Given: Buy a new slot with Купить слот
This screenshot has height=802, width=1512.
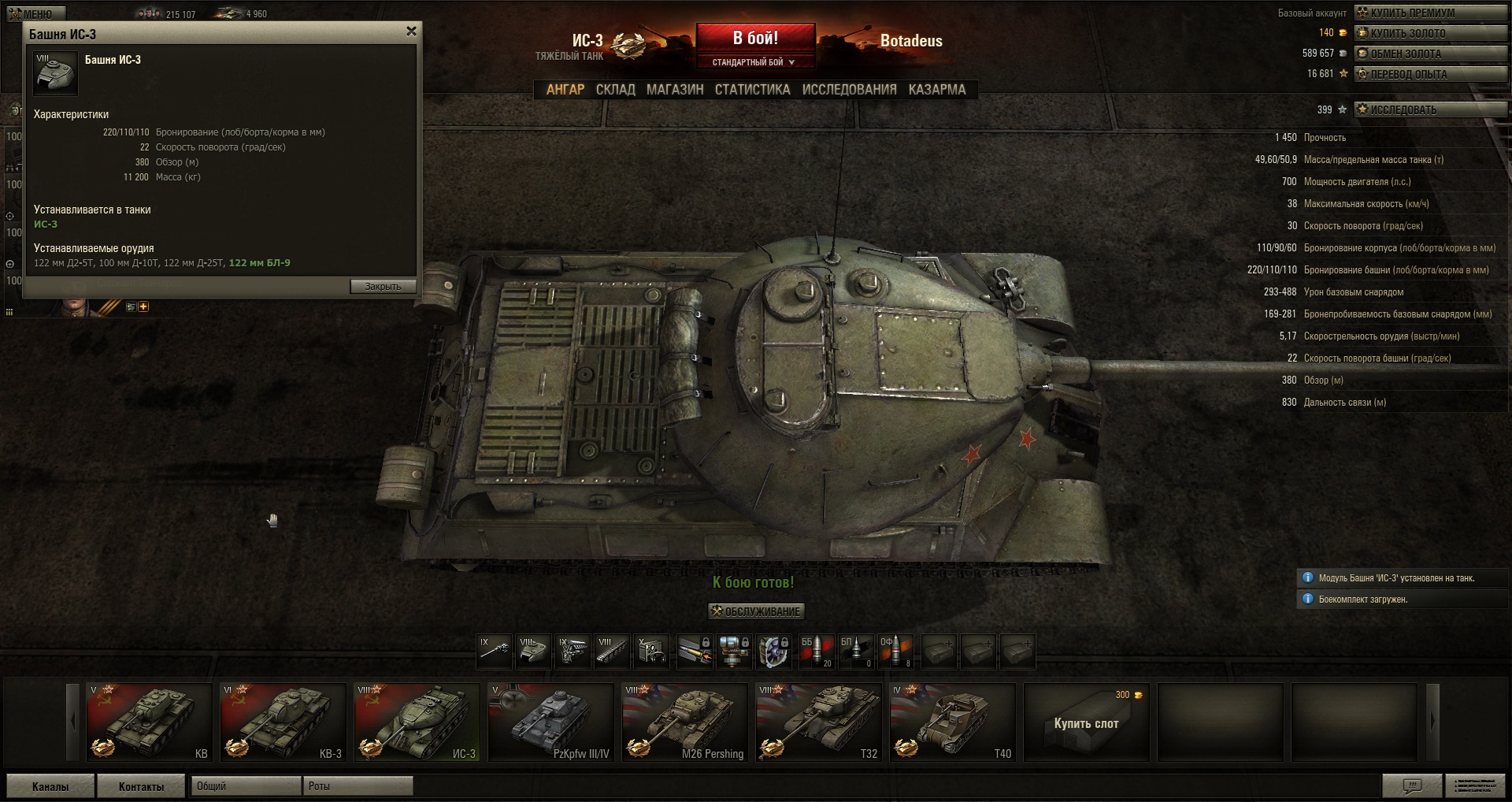Looking at the screenshot, I should pyautogui.click(x=1086, y=722).
